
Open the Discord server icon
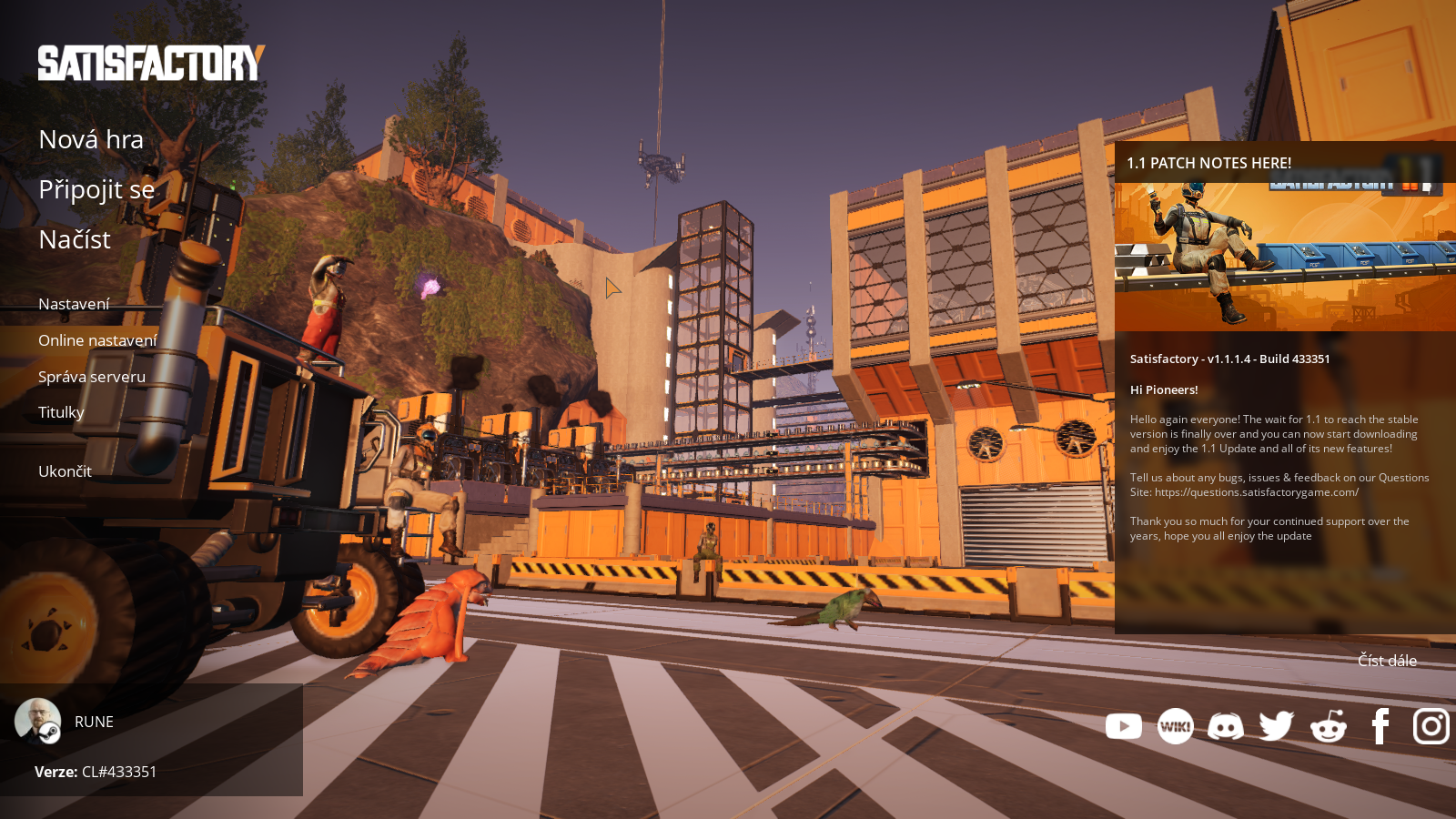(x=1226, y=726)
